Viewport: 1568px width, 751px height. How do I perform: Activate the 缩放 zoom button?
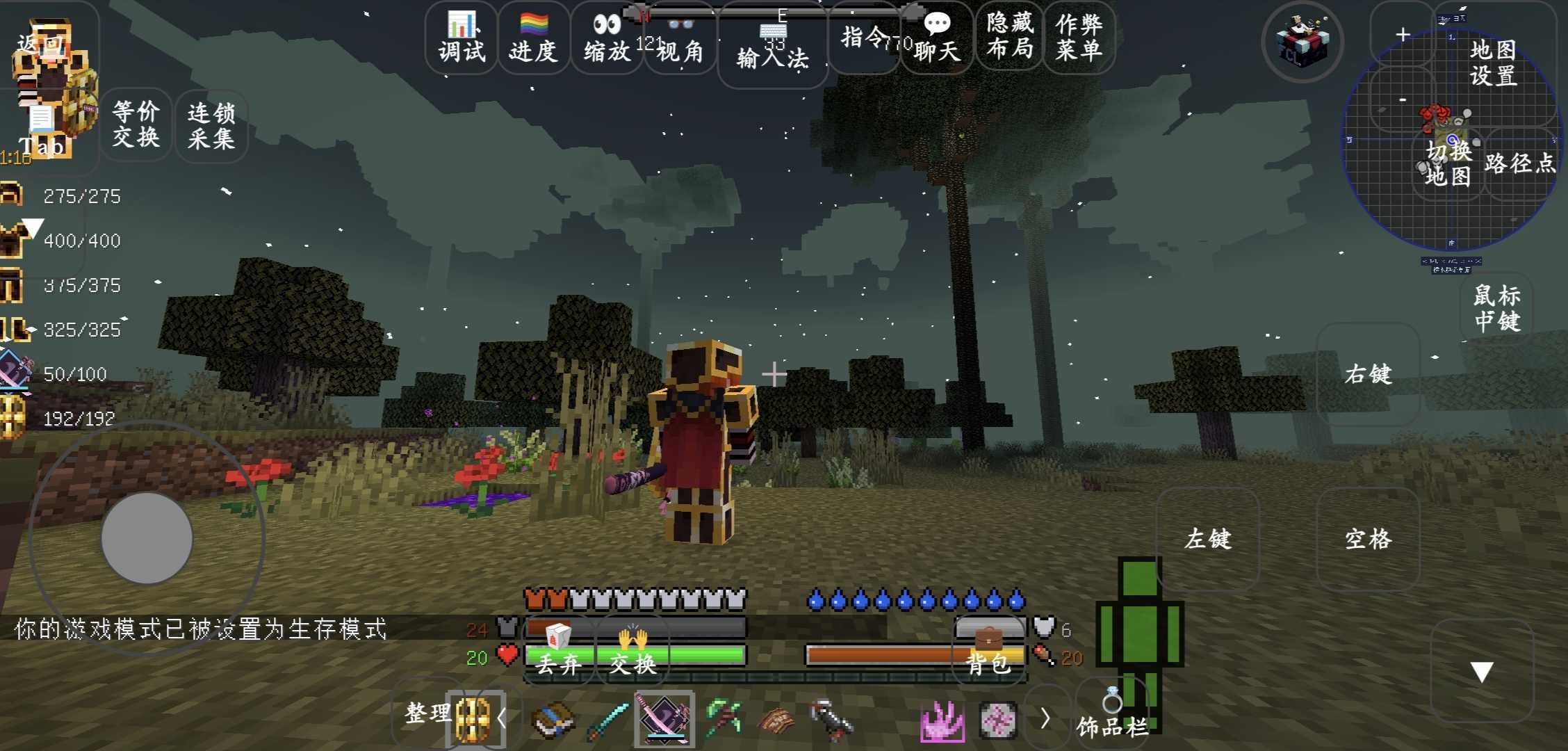607,38
